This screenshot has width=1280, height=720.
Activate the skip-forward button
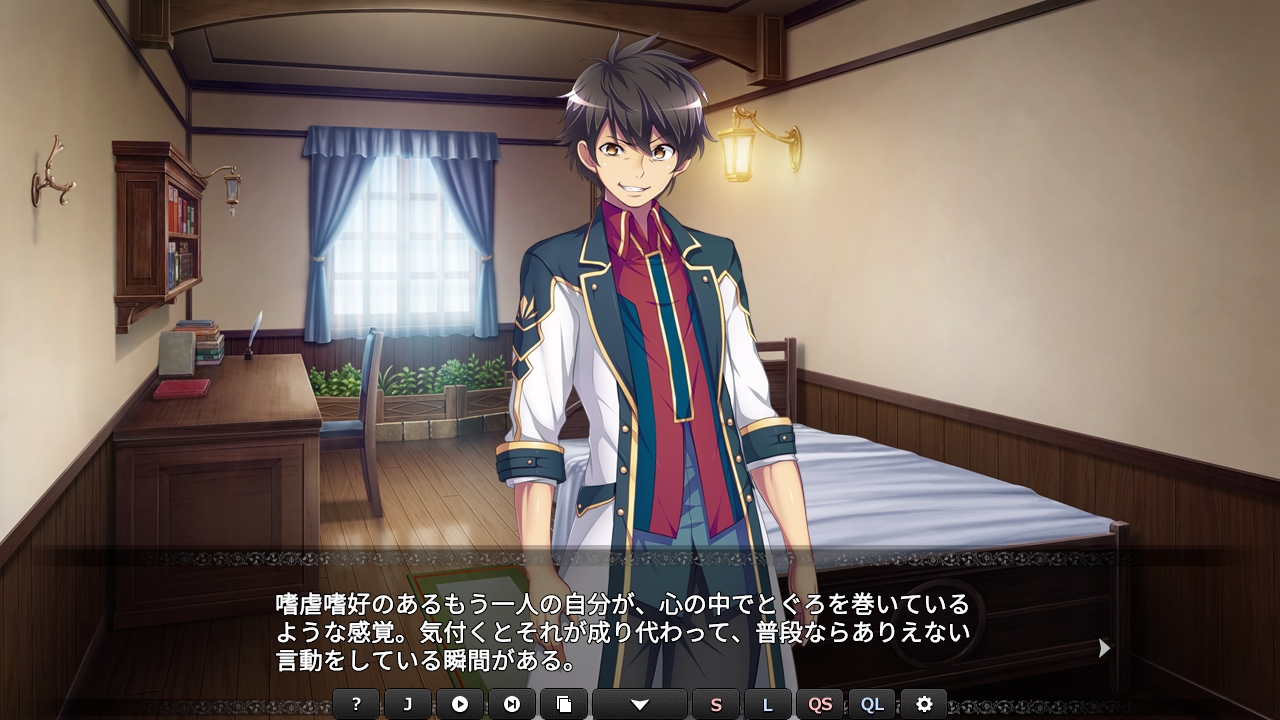tap(512, 704)
